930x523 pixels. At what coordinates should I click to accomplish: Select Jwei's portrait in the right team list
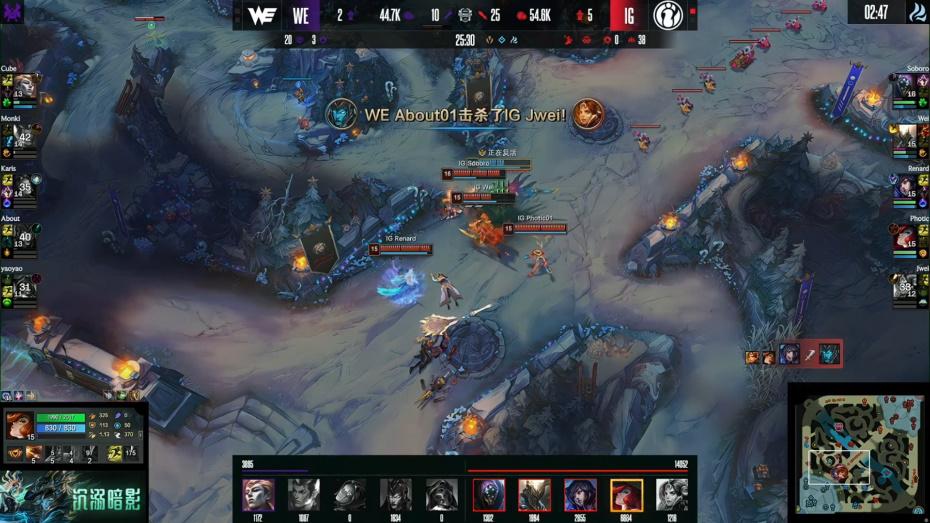tap(905, 287)
